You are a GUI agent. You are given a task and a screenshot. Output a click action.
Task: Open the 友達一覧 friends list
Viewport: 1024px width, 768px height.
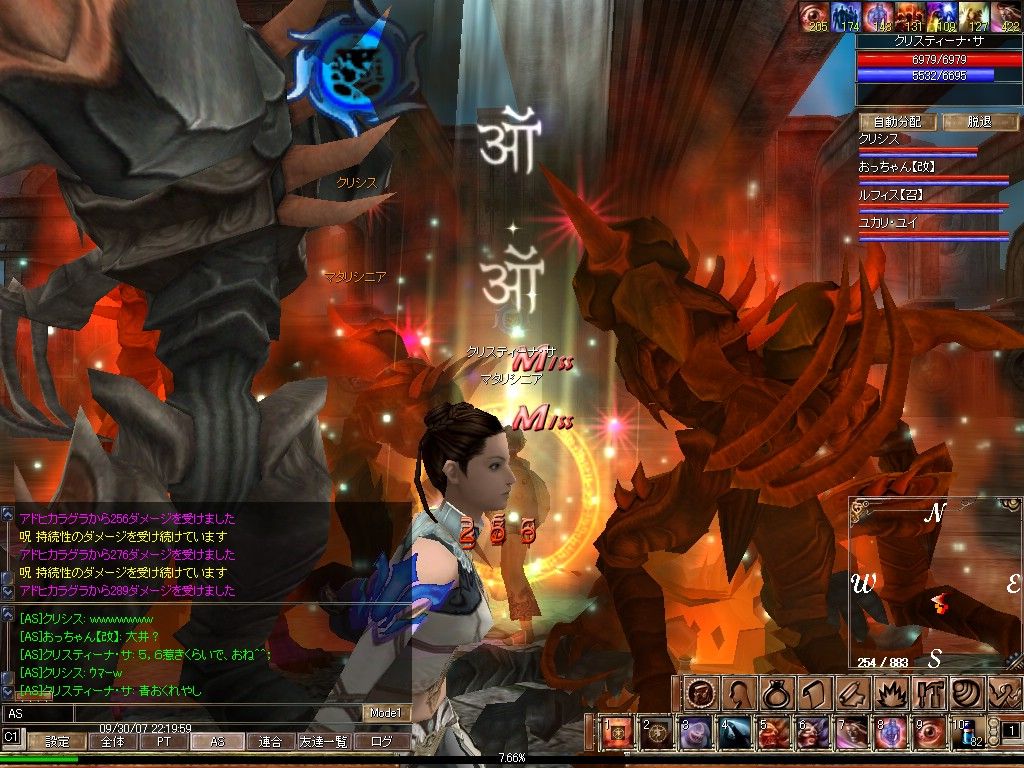[x=325, y=742]
